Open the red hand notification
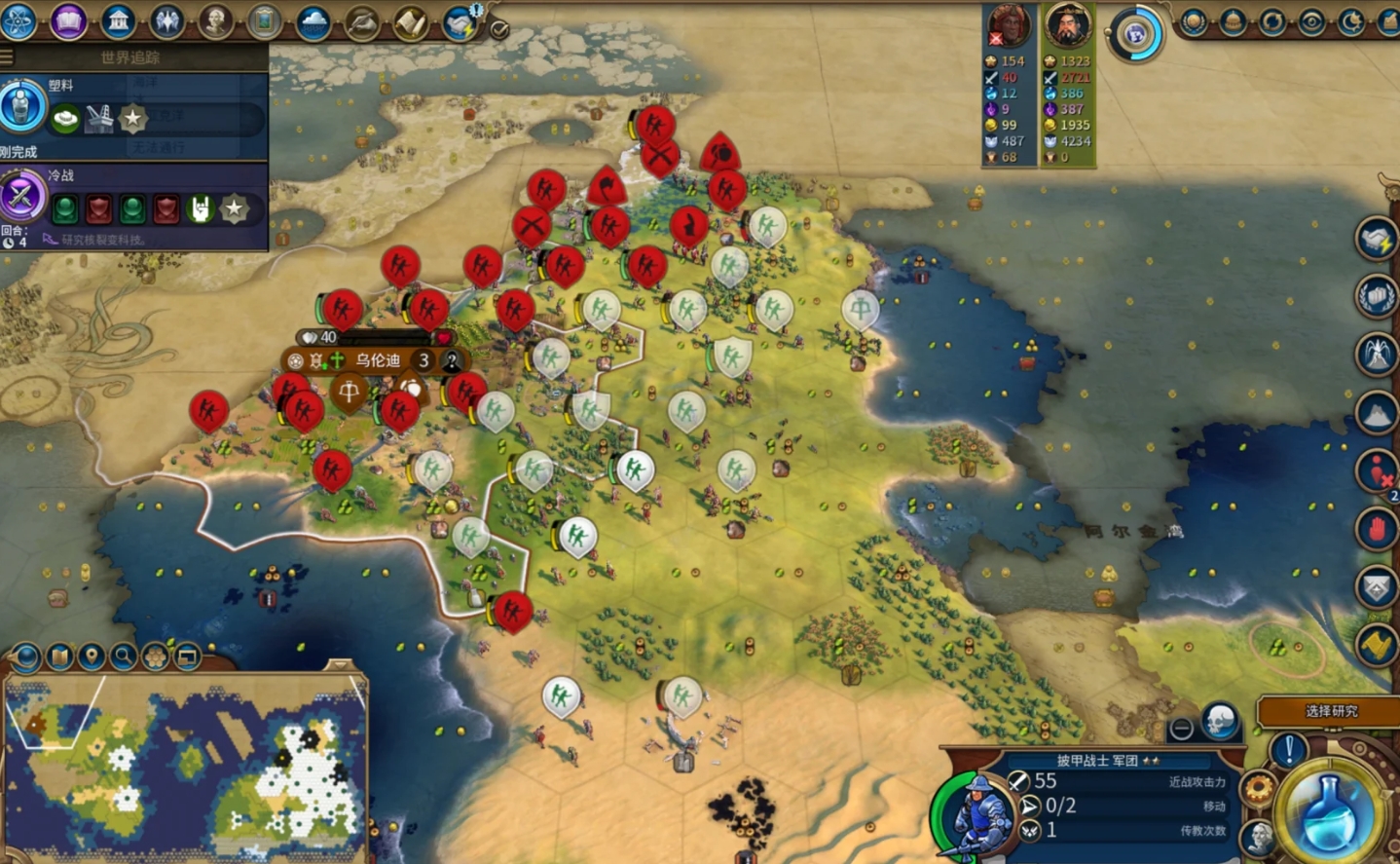 pos(1377,530)
